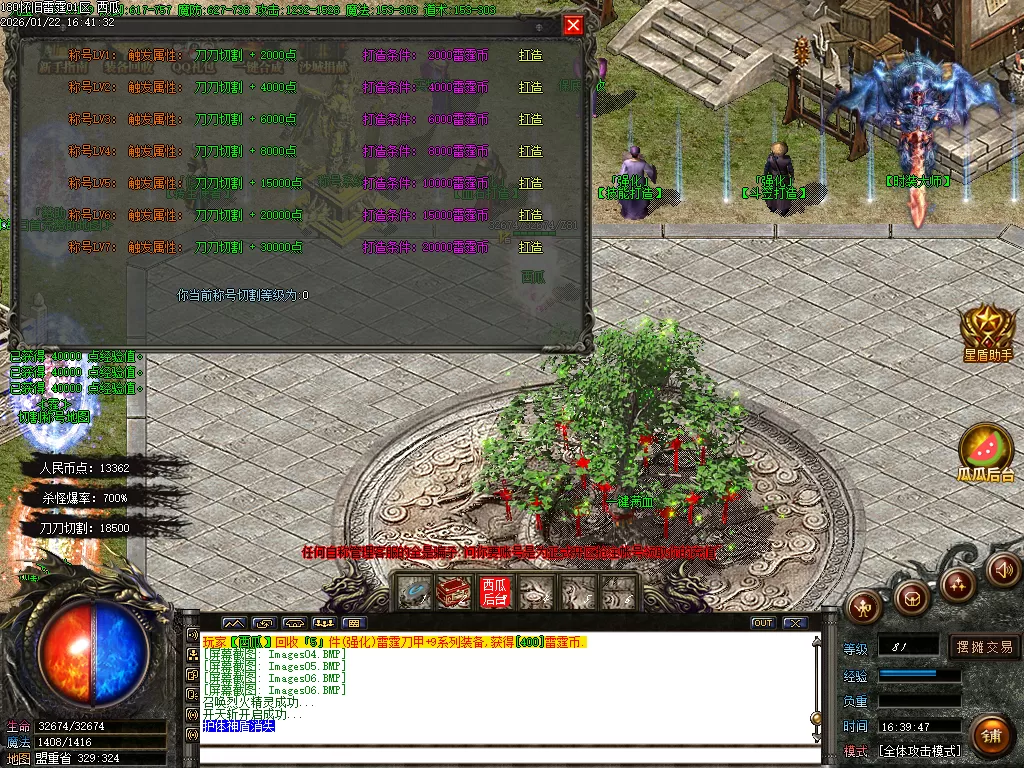This screenshot has width=1024, height=768.
Task: Click the OUT button above chat
Action: [x=763, y=623]
